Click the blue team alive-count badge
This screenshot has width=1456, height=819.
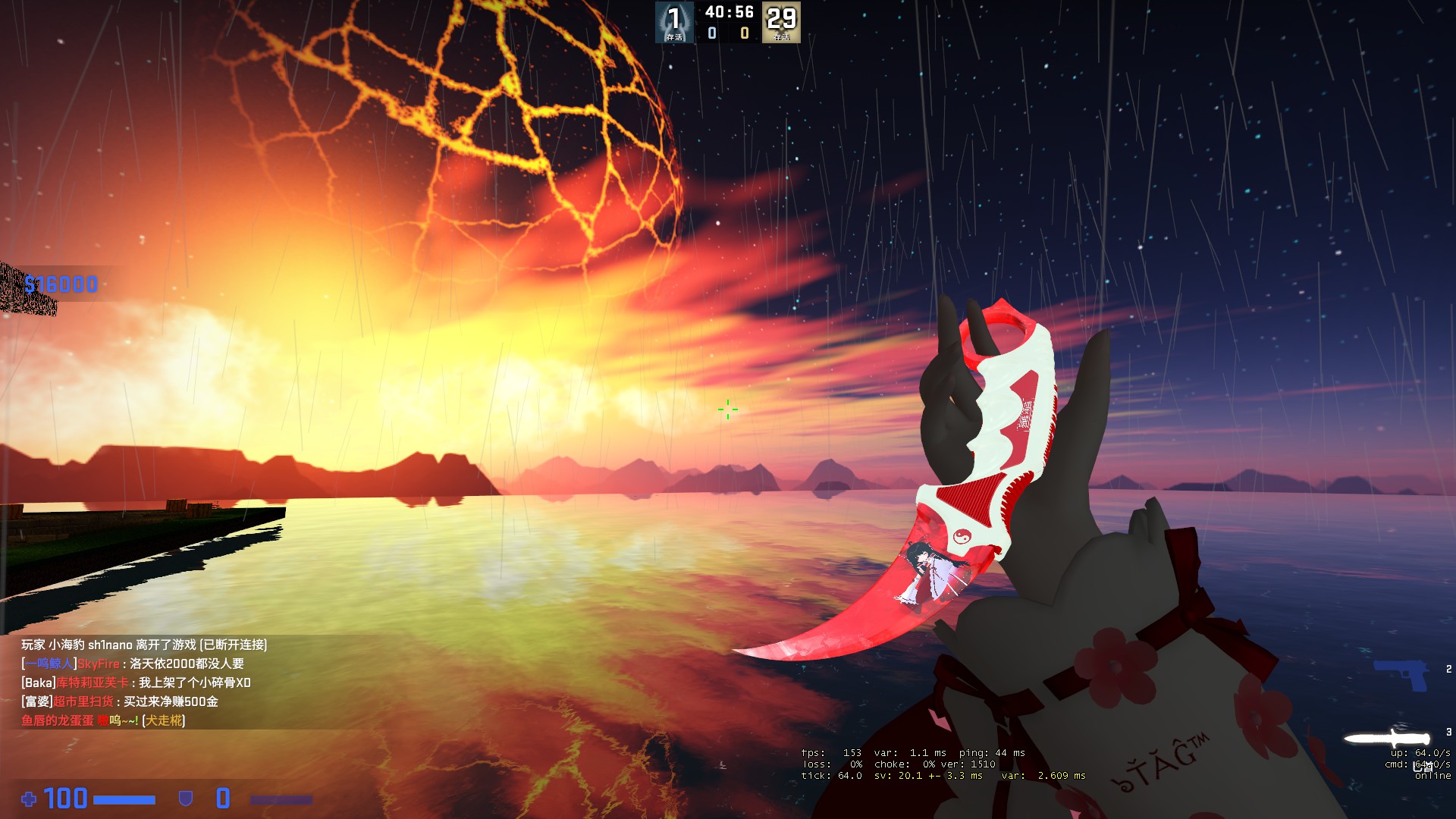[x=674, y=22]
